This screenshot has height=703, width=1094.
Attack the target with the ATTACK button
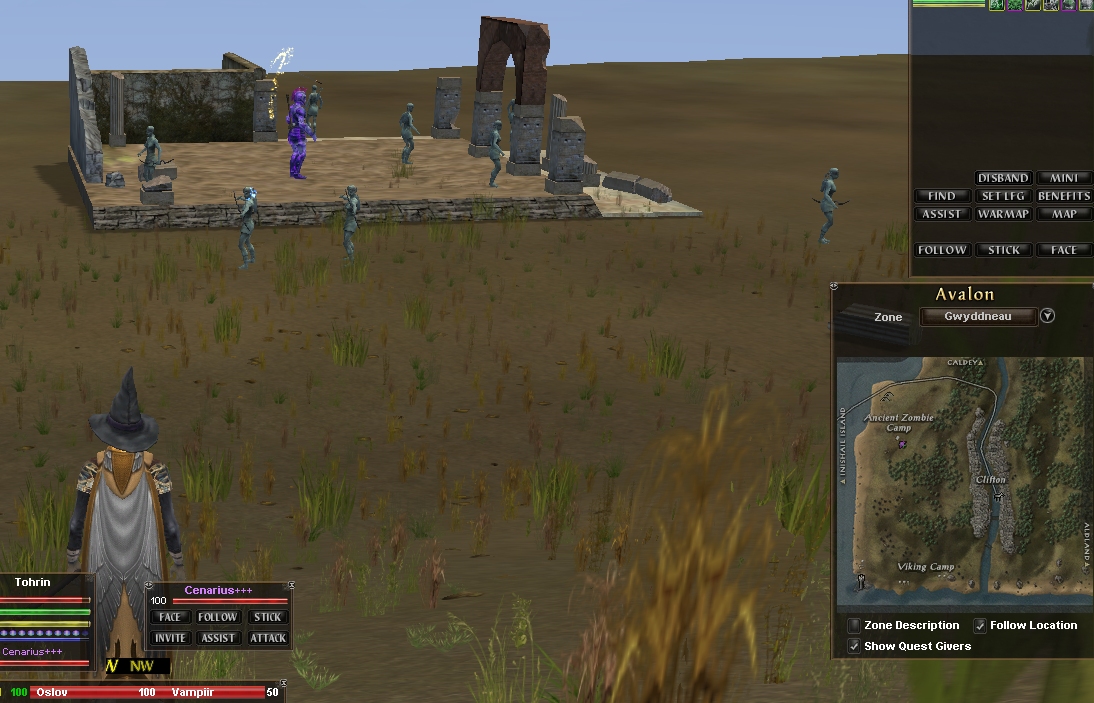(x=267, y=638)
